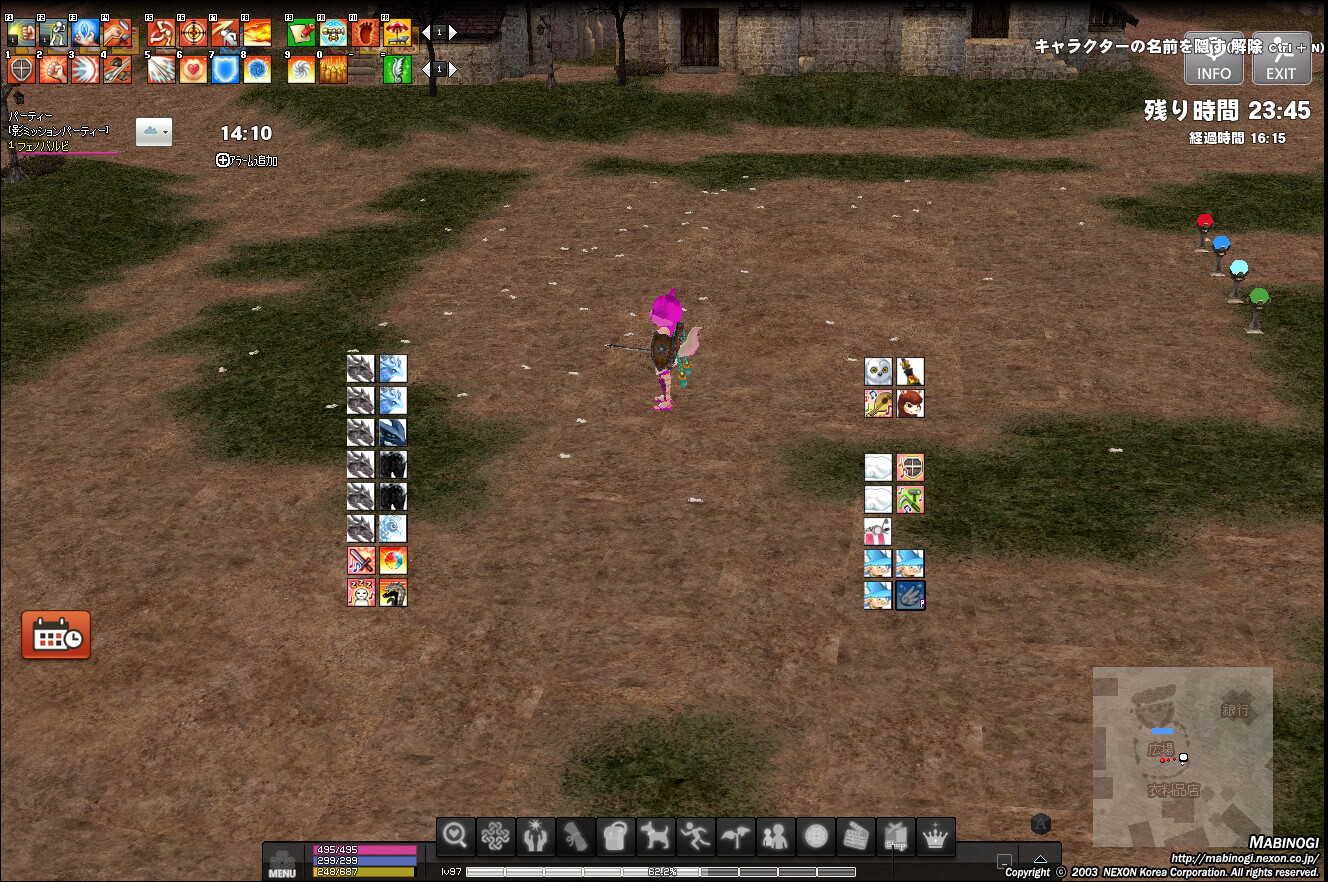1328x882 pixels.
Task: Select the magnifying glass heart icon
Action: [x=456, y=837]
